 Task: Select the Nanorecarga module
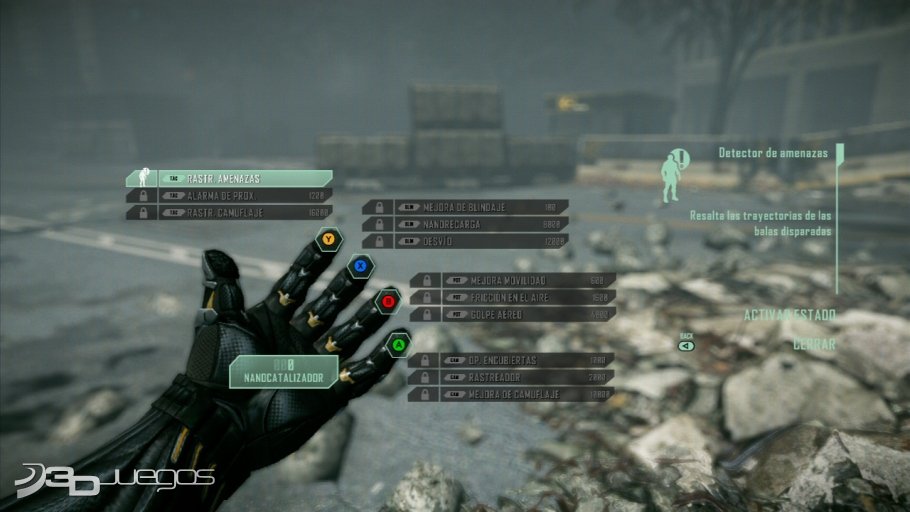point(466,224)
